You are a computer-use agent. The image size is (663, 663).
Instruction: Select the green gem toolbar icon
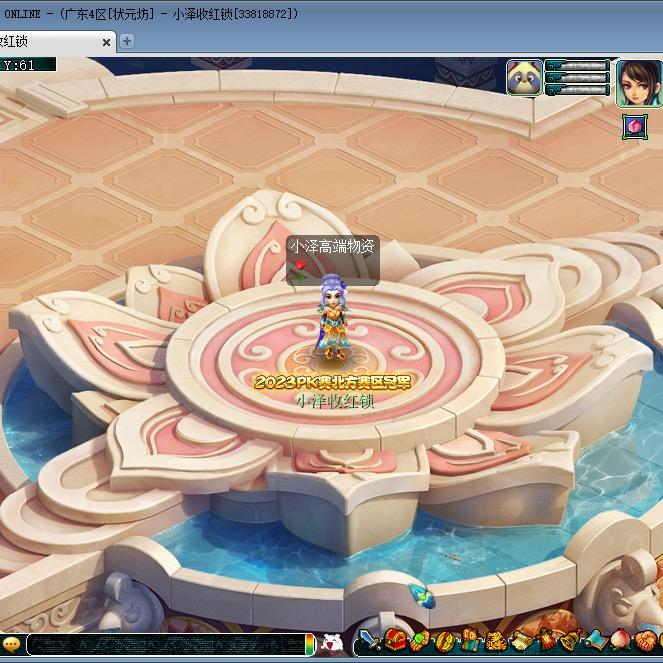point(420,641)
